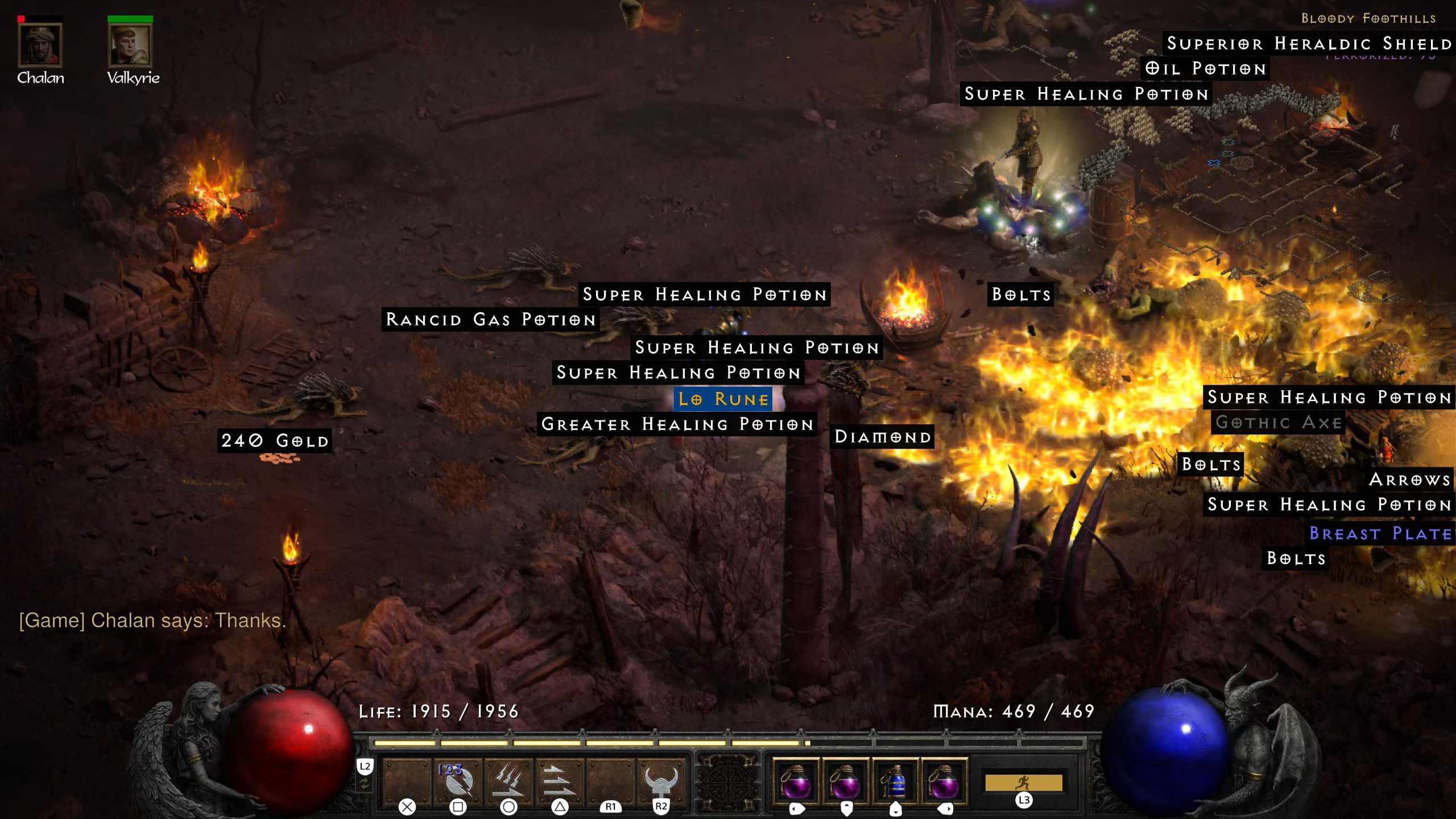Select the Jab skill on the Circle button
The width and height of the screenshot is (1456, 819).
point(508,780)
